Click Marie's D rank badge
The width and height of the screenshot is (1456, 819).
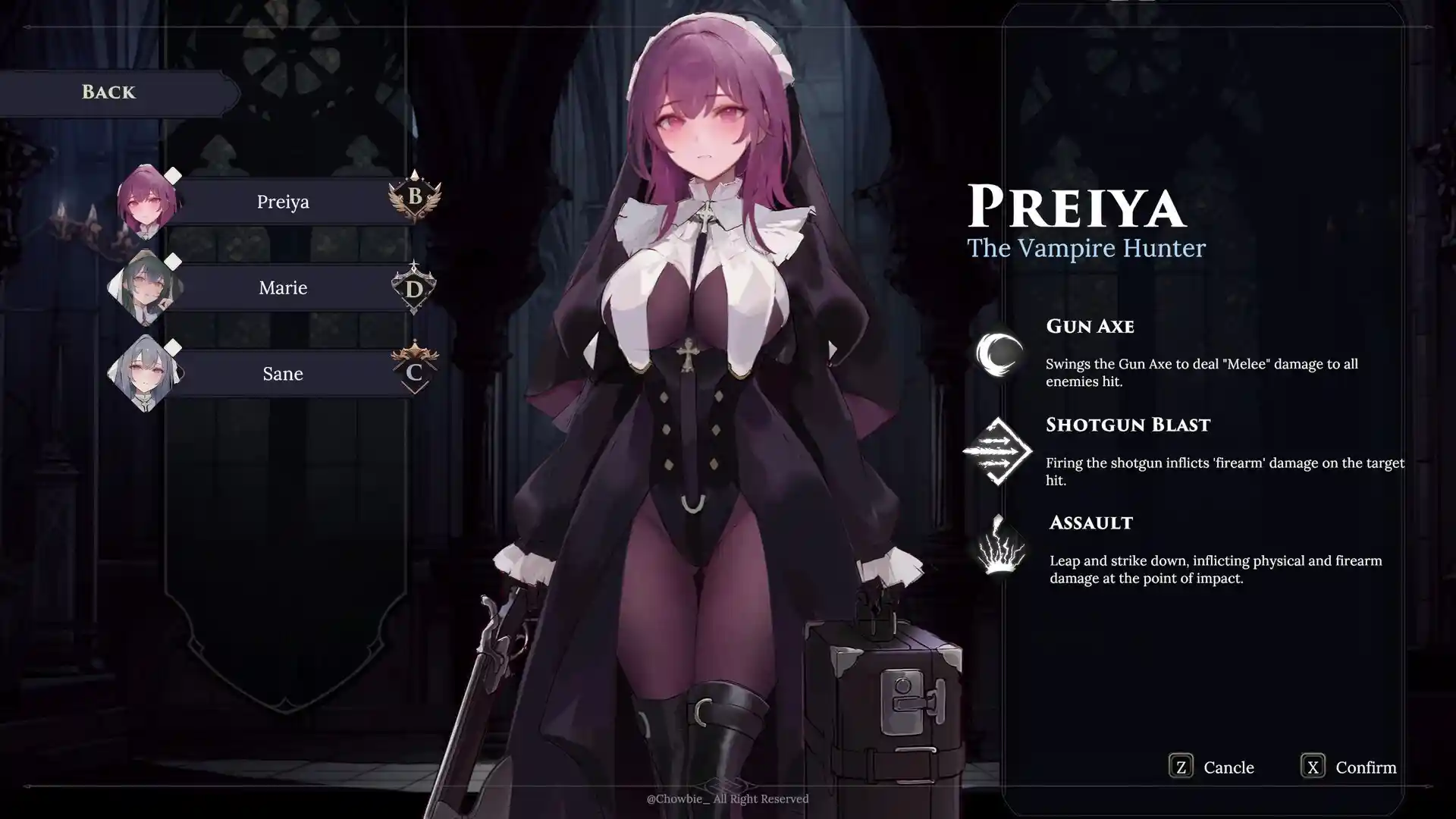[x=415, y=287]
